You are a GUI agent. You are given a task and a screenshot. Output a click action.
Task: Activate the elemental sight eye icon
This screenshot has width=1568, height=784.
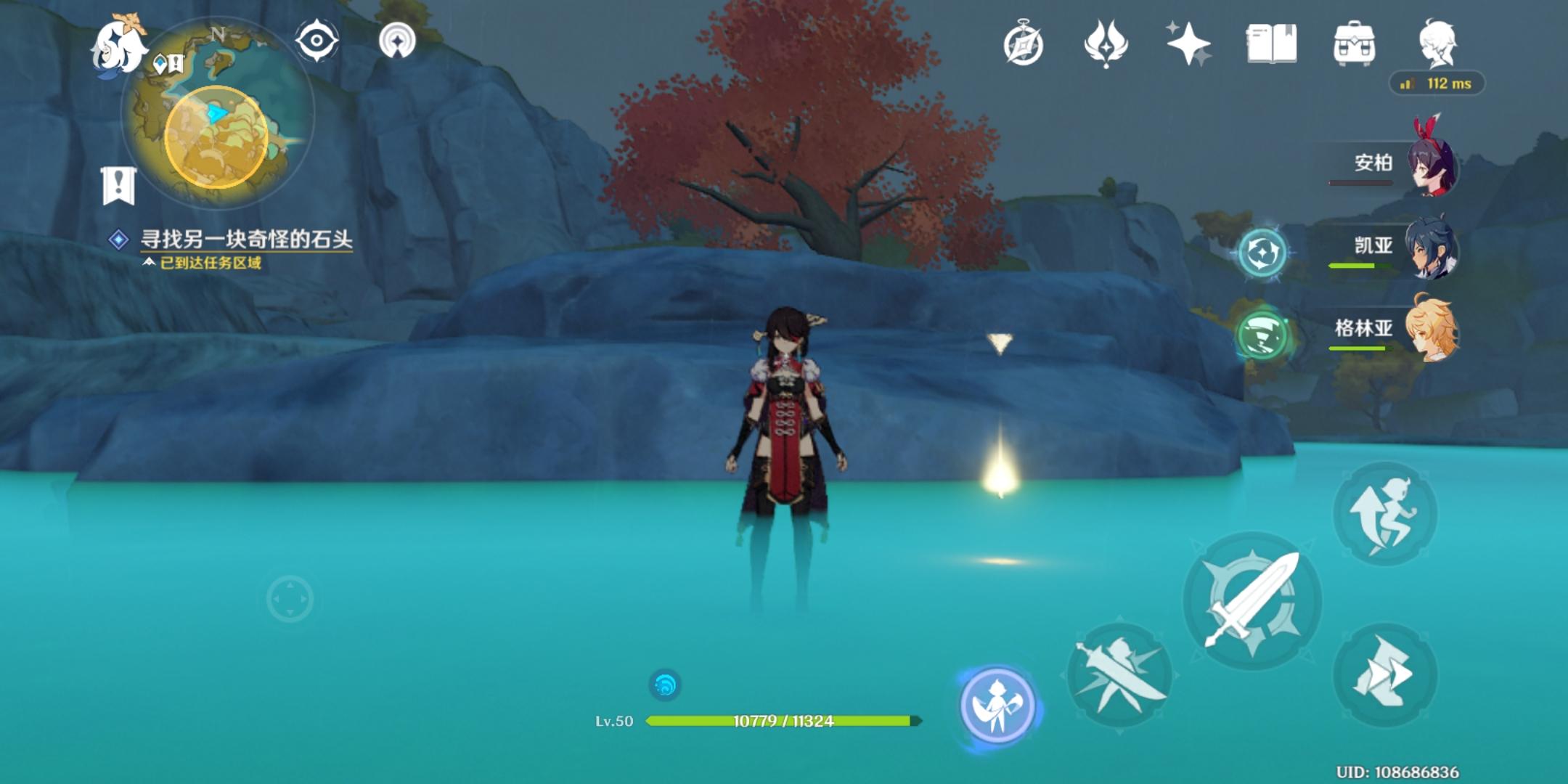tap(317, 41)
